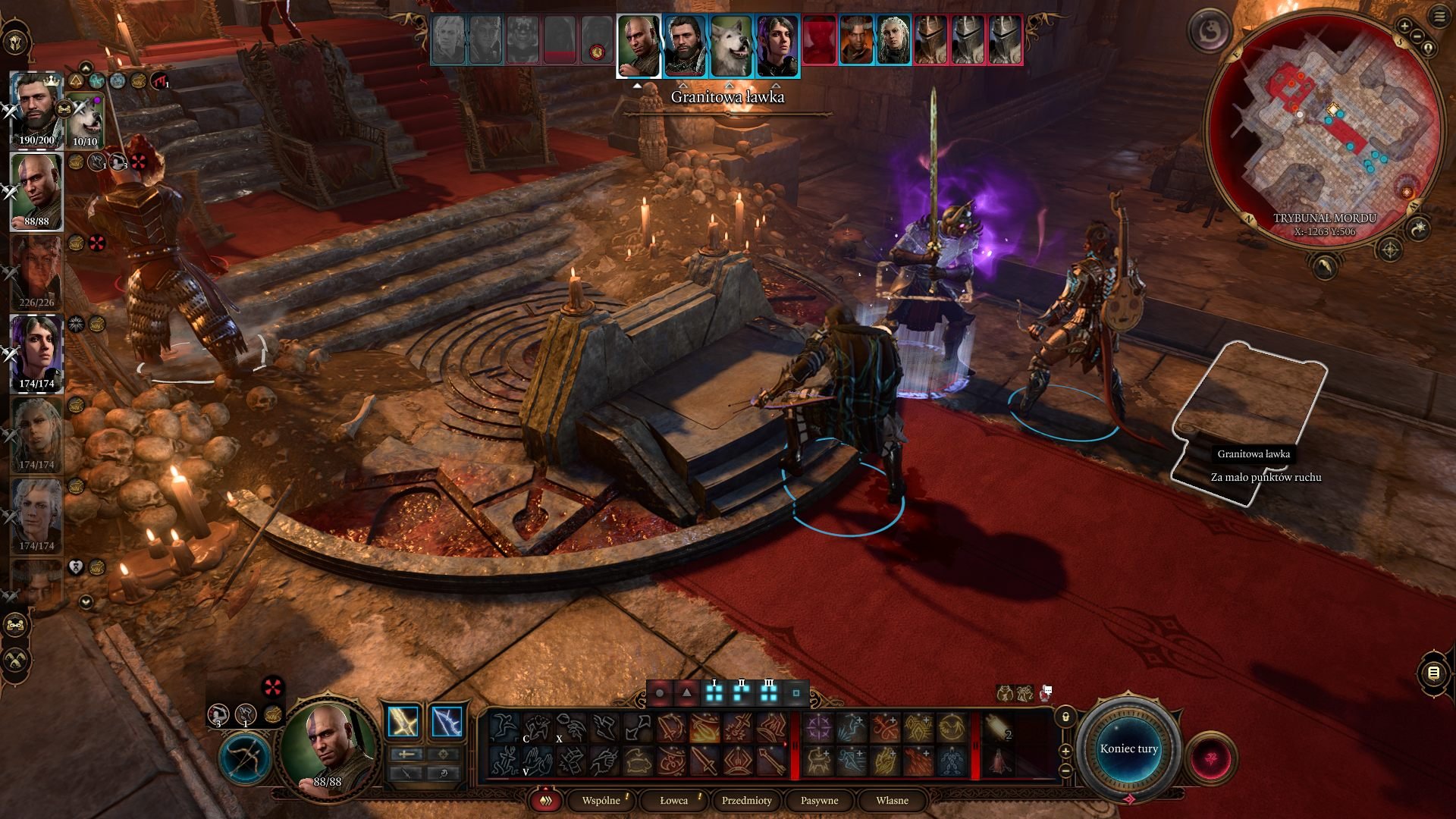
Task: Select the purple-haired party member portrait
Action: (36, 353)
